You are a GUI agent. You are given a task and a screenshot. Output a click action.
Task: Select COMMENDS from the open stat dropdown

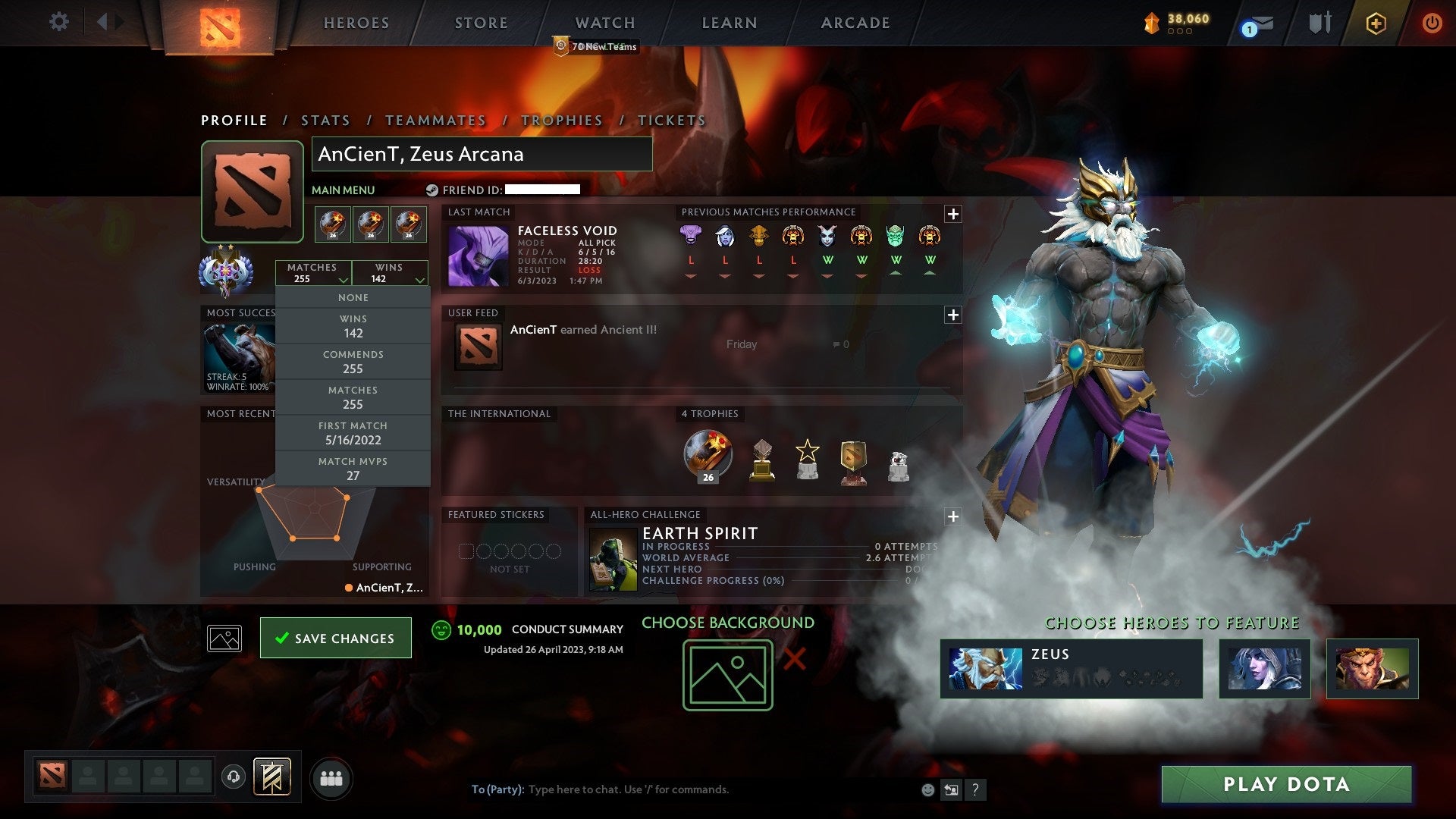tap(353, 361)
